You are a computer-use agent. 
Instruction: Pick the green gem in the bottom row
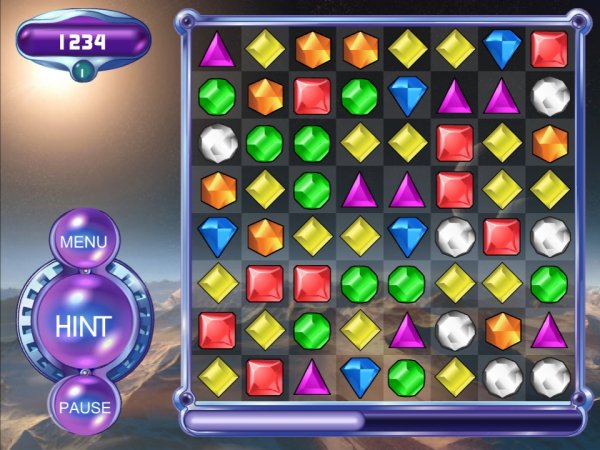[406, 376]
